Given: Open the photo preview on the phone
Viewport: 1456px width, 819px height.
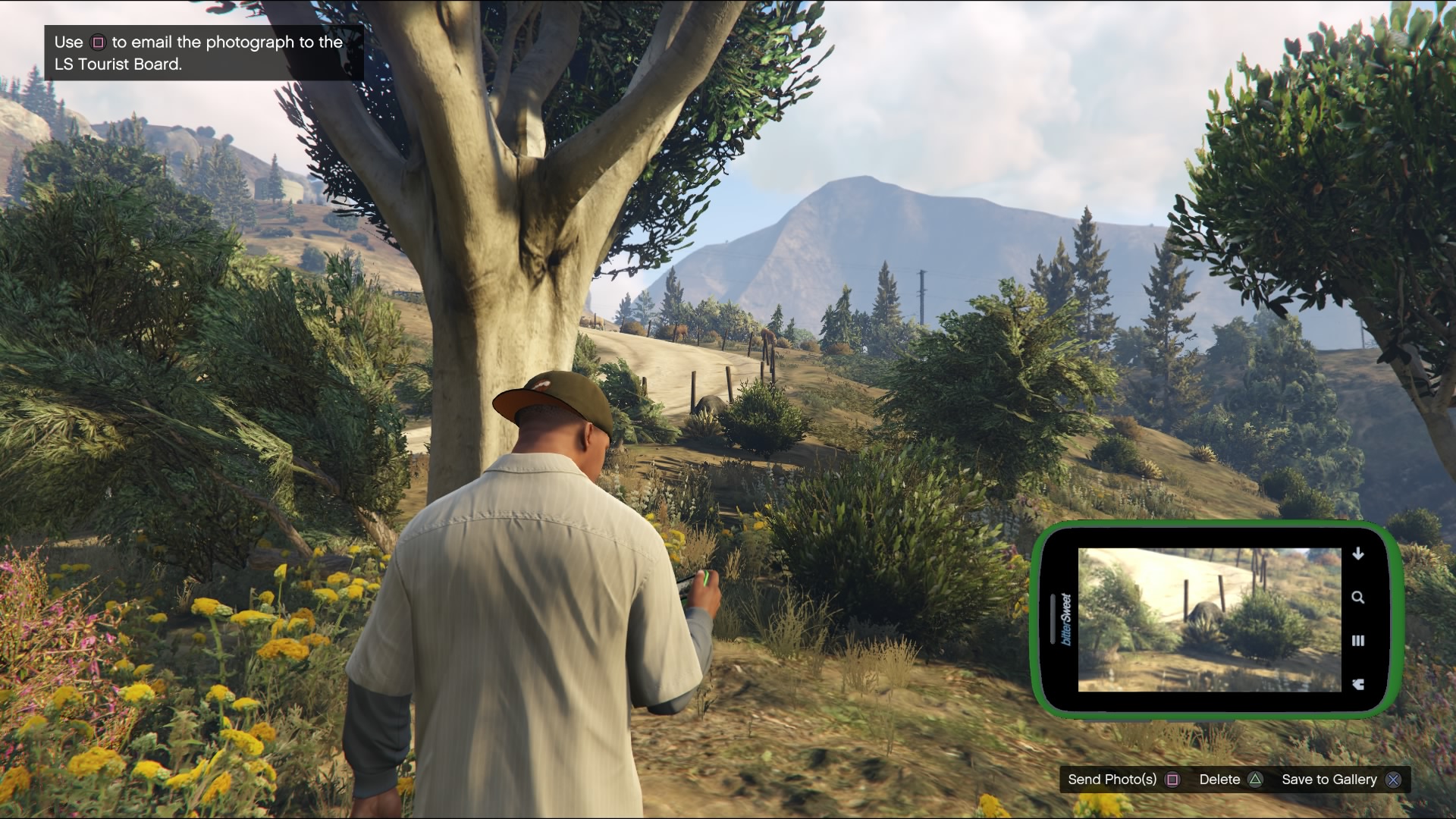Looking at the screenshot, I should pyautogui.click(x=1209, y=620).
